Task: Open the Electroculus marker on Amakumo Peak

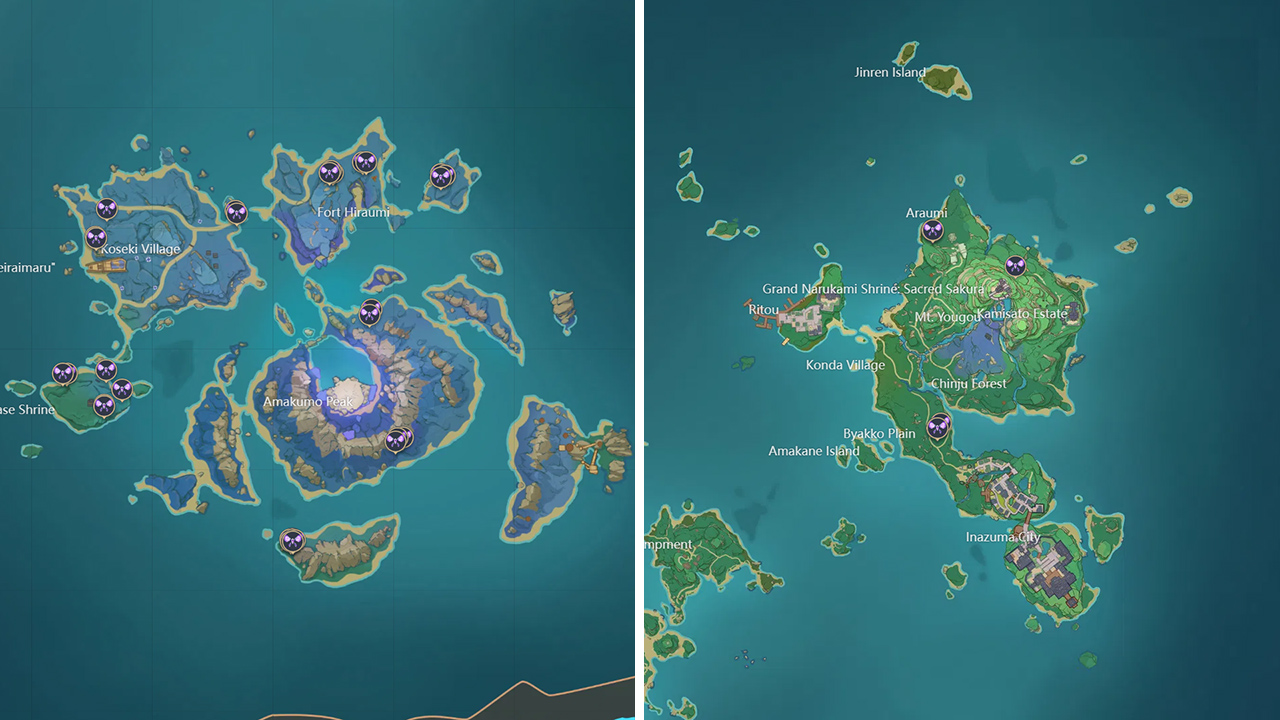Action: [369, 312]
